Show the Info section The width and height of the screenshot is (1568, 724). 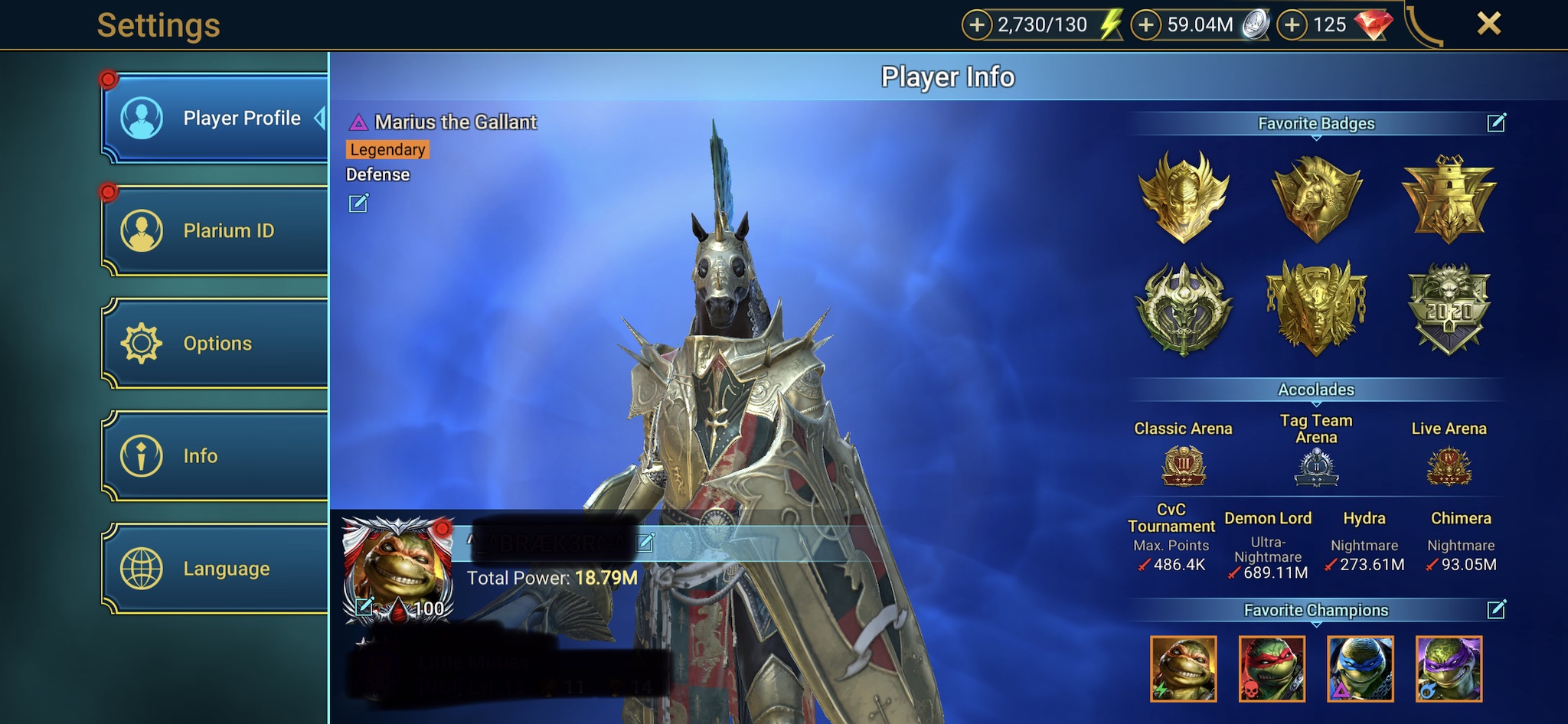click(x=215, y=455)
